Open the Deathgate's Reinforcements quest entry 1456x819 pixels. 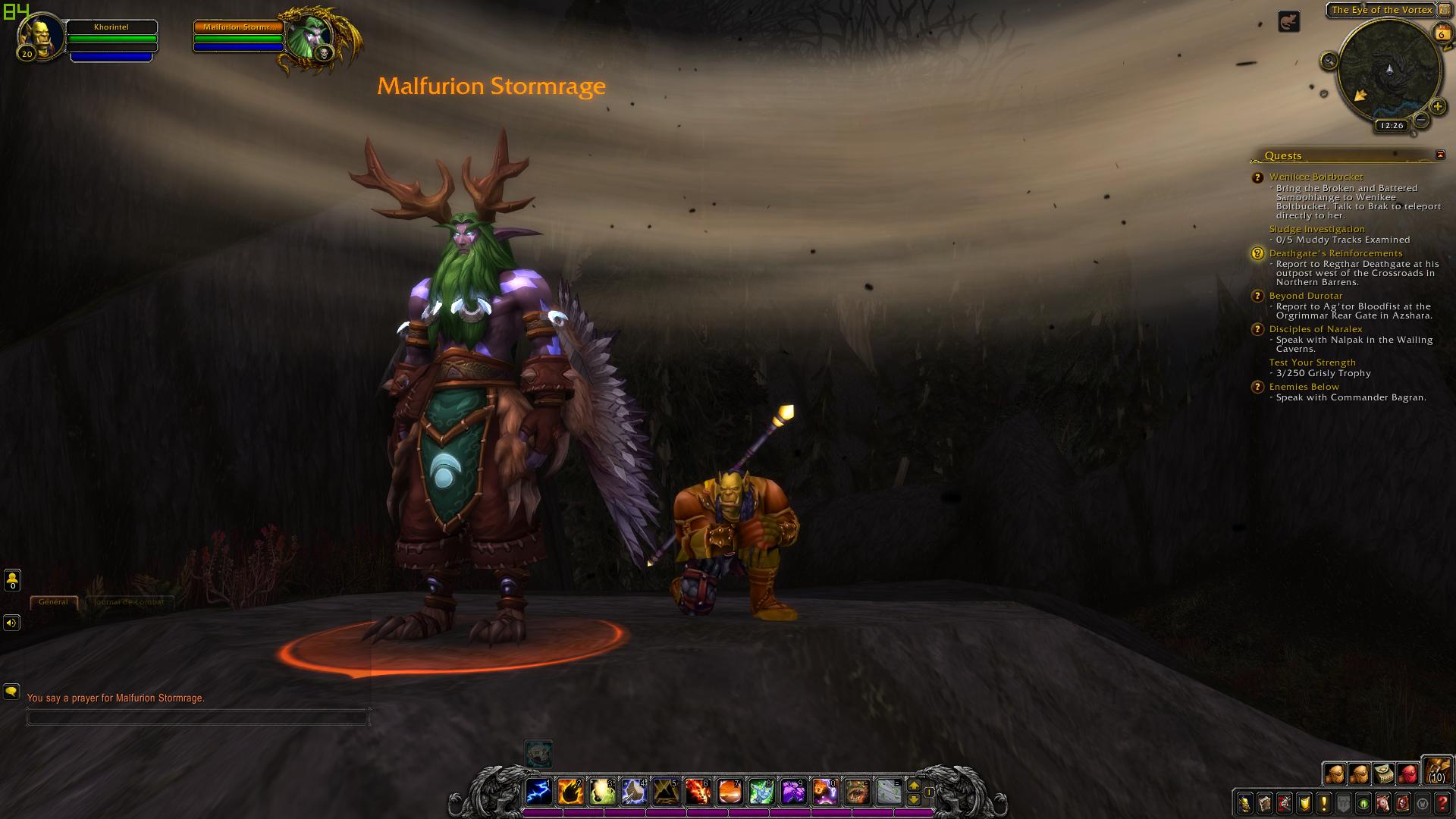click(1335, 253)
